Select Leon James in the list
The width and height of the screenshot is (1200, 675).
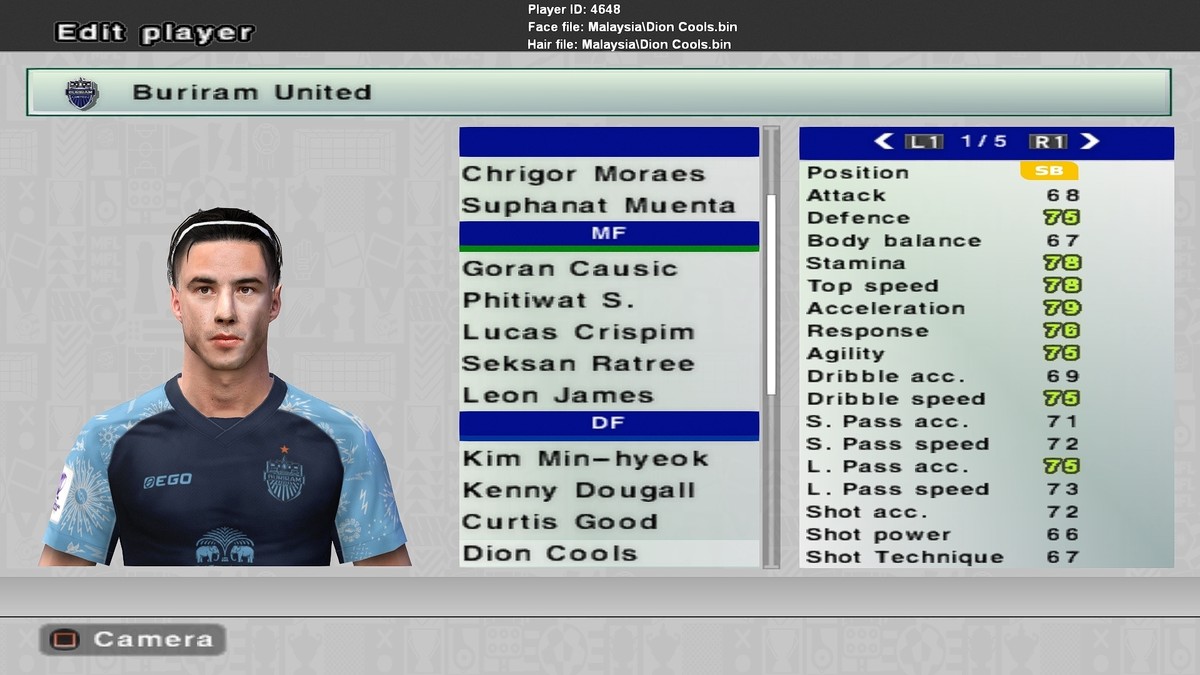558,396
